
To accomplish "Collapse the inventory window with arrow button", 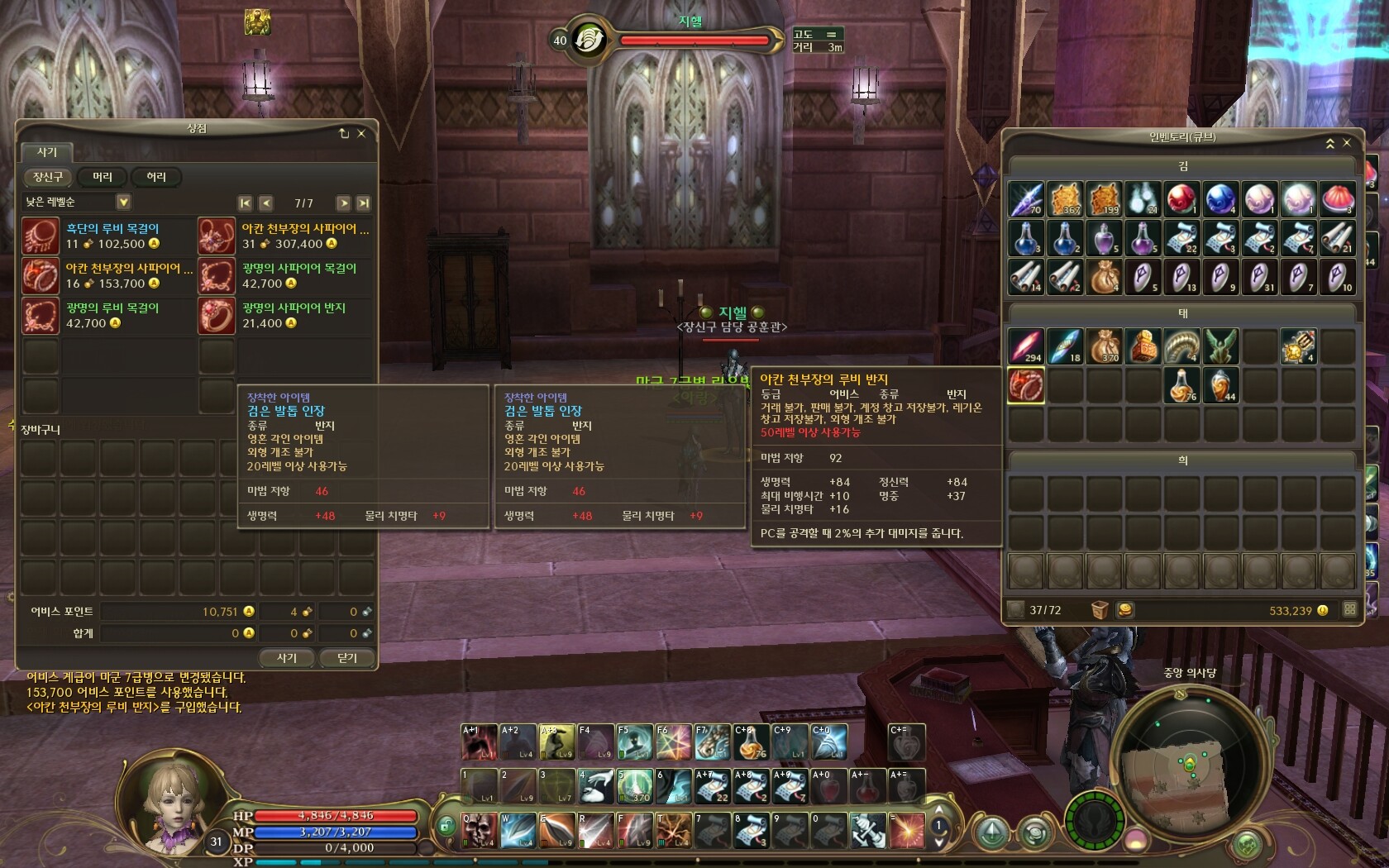I will tap(1329, 143).
